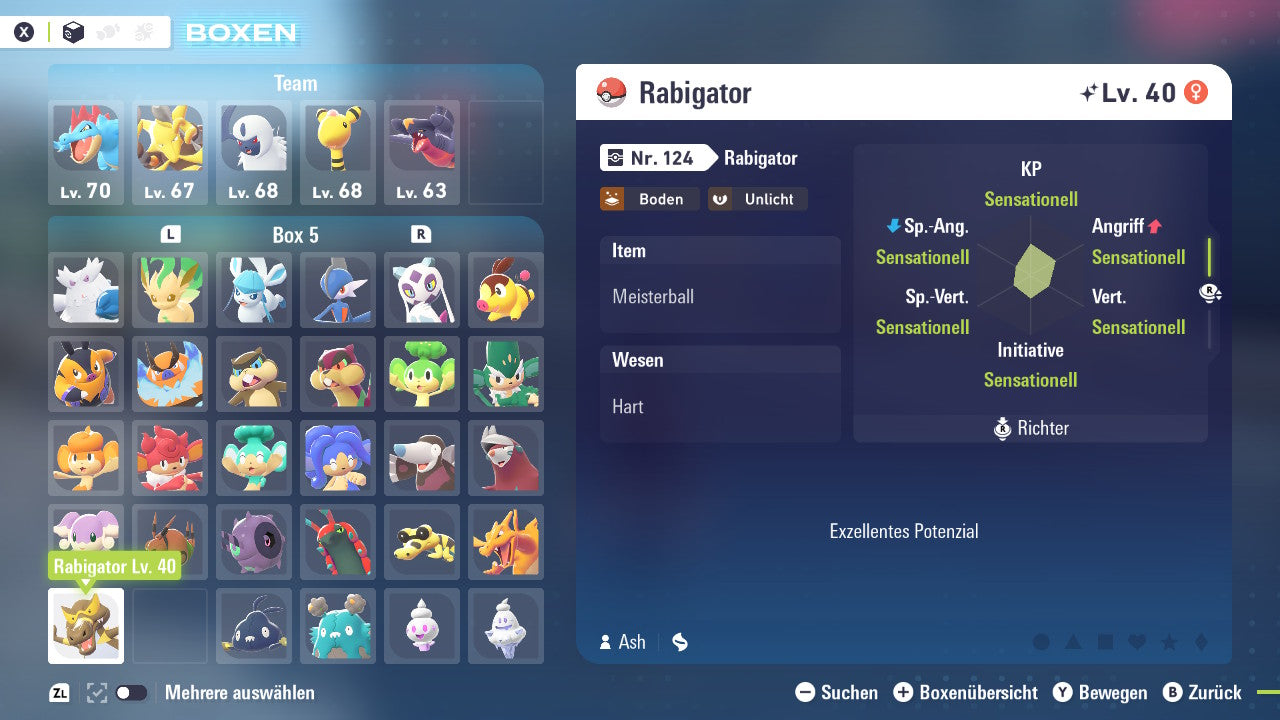This screenshot has height=720, width=1280.
Task: Open the rightmost grayed tab in the top bar
Action: [x=146, y=31]
